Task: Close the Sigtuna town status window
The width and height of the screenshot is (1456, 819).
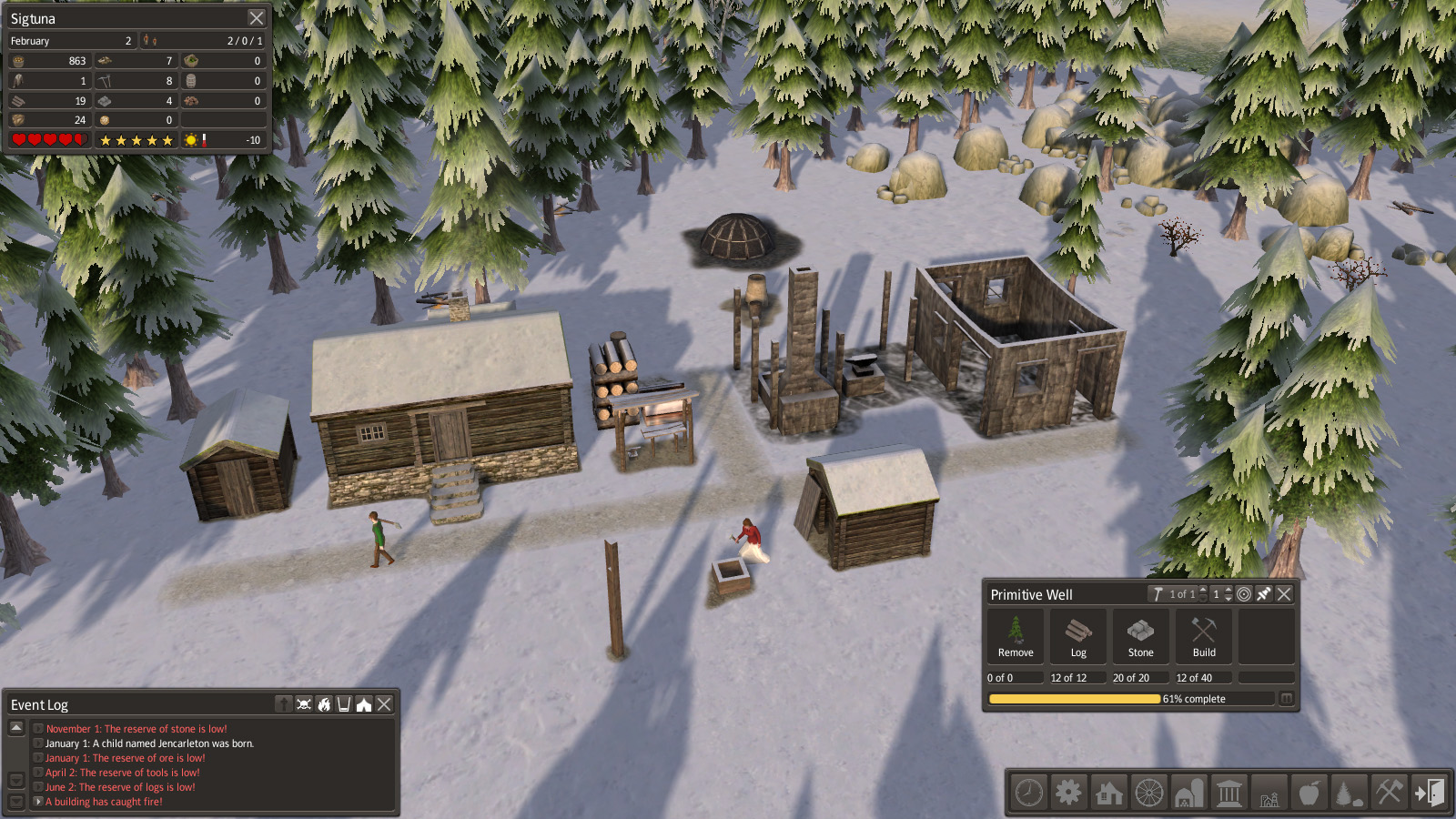Action: pyautogui.click(x=257, y=18)
